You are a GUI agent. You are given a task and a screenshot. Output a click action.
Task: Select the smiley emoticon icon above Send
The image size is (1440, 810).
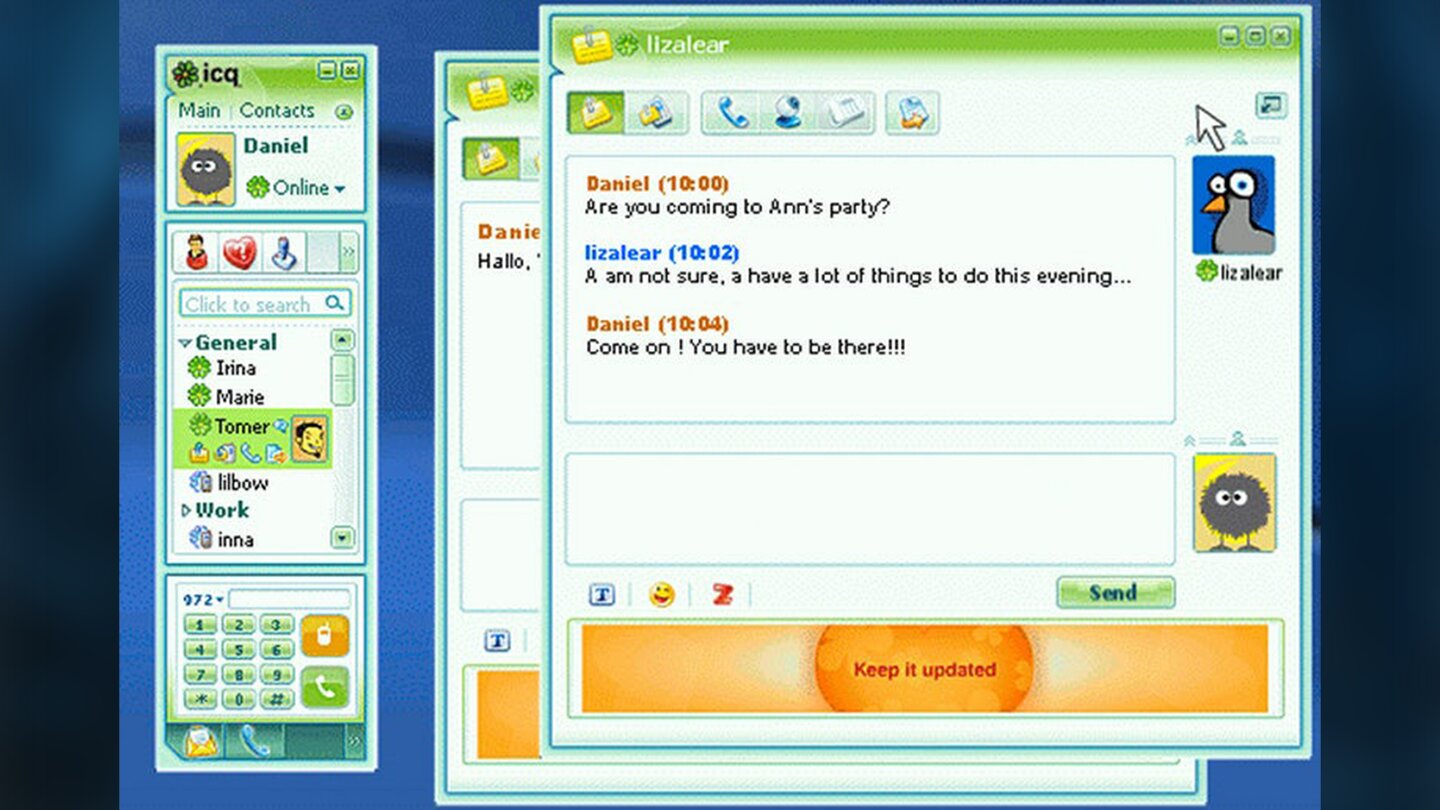click(662, 593)
